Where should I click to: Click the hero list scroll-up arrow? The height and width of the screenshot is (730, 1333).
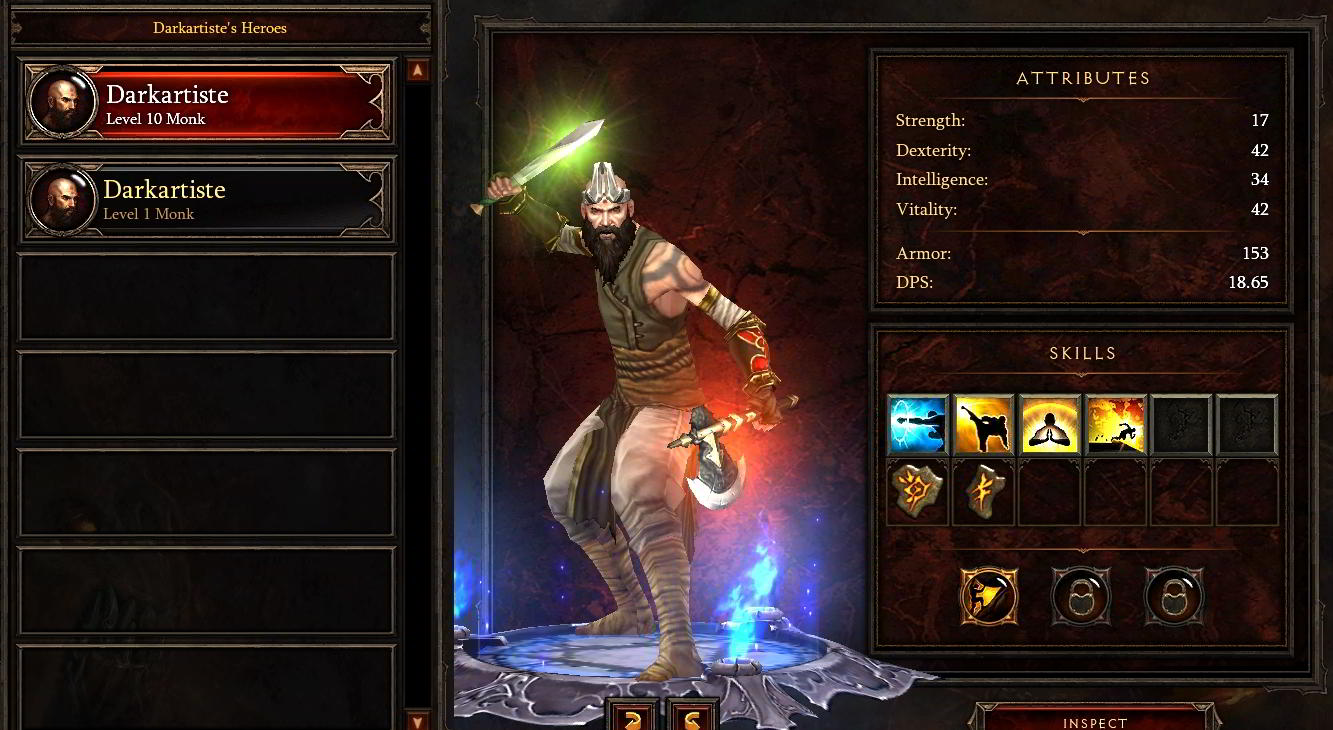pos(418,70)
